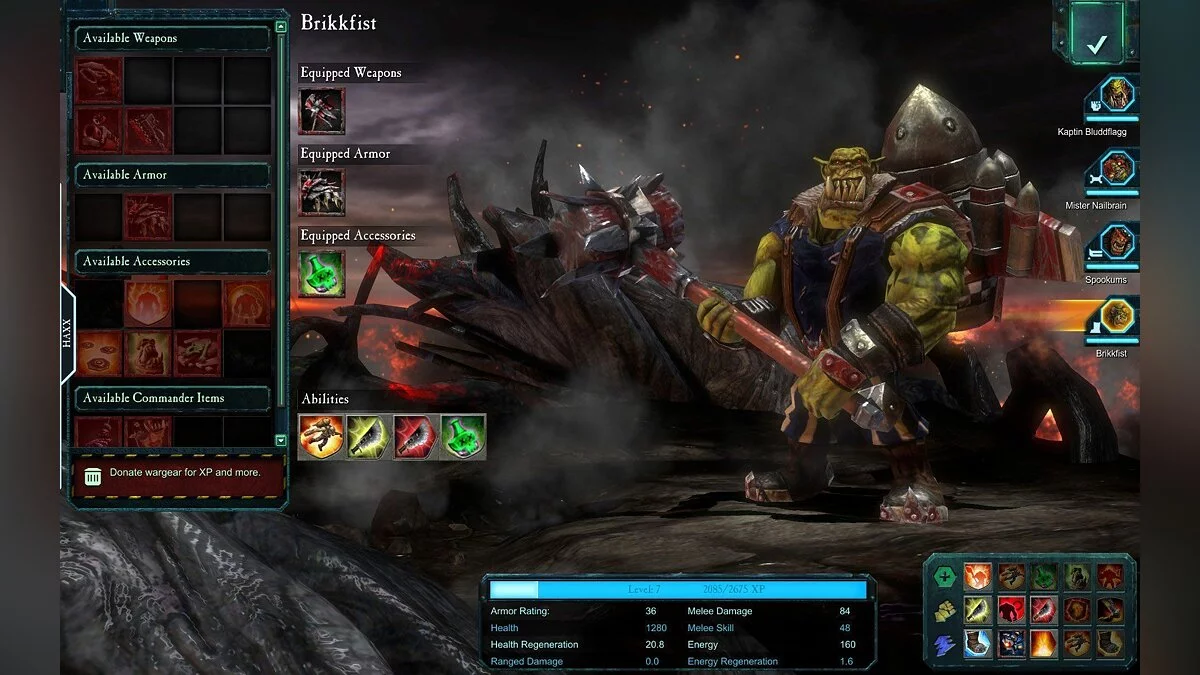This screenshot has width=1200, height=675.
Task: Click the equipped weapon slot
Action: (x=322, y=111)
